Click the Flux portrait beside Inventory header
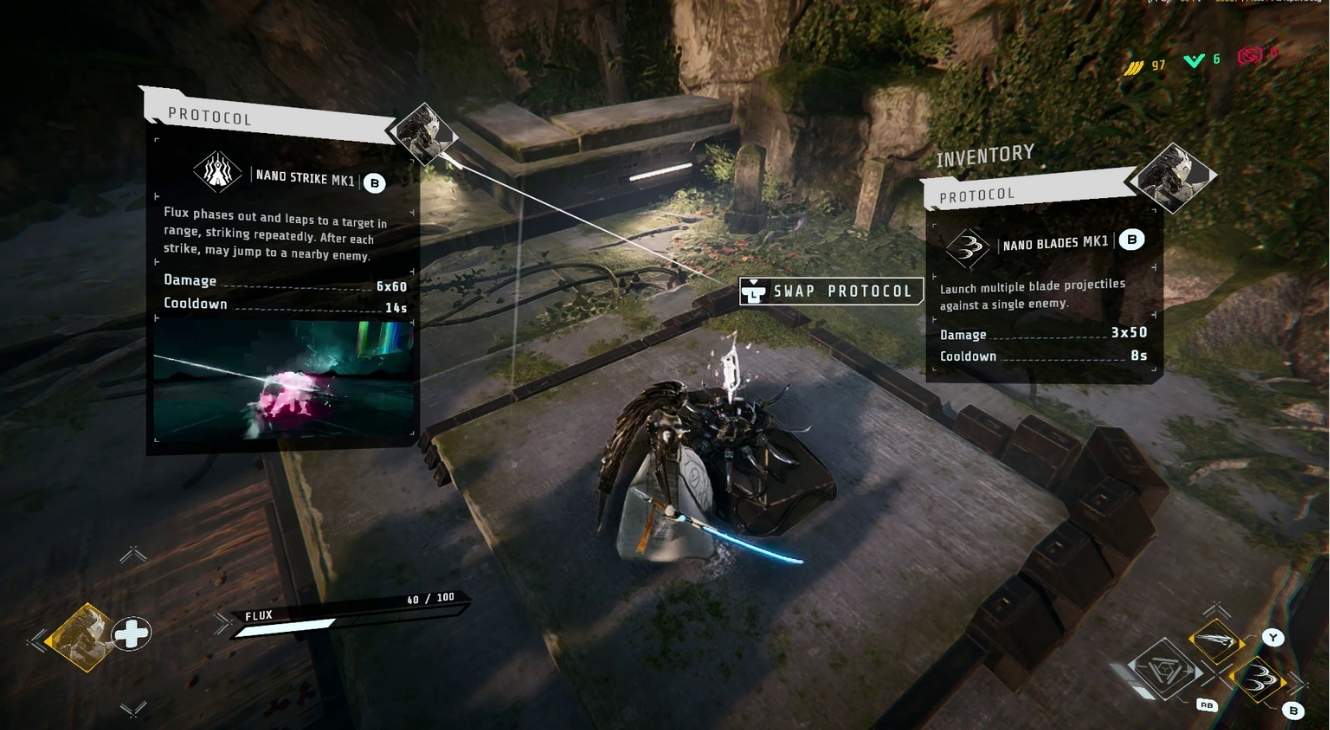Screen dimensions: 1330x730 click(1169, 178)
